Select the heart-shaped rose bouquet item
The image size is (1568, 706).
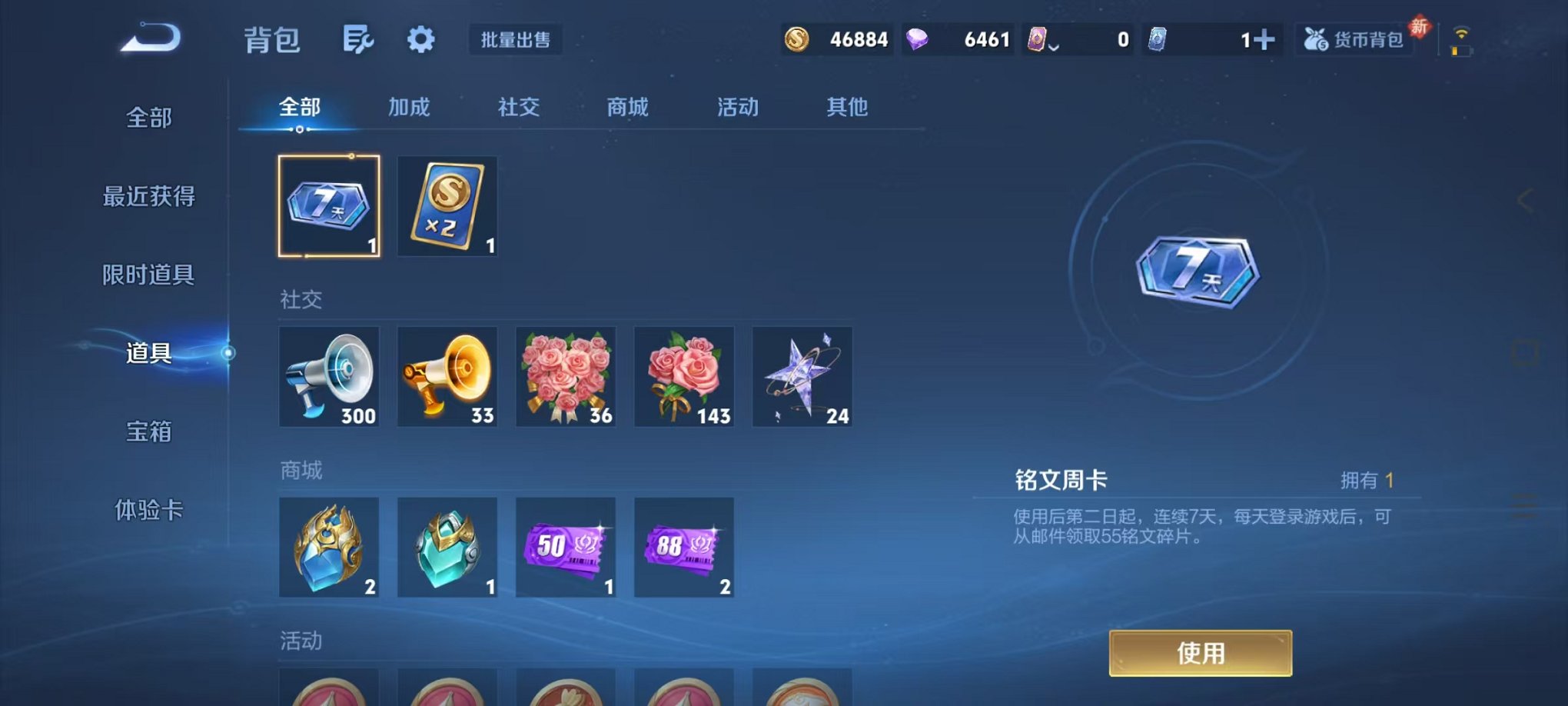point(566,377)
